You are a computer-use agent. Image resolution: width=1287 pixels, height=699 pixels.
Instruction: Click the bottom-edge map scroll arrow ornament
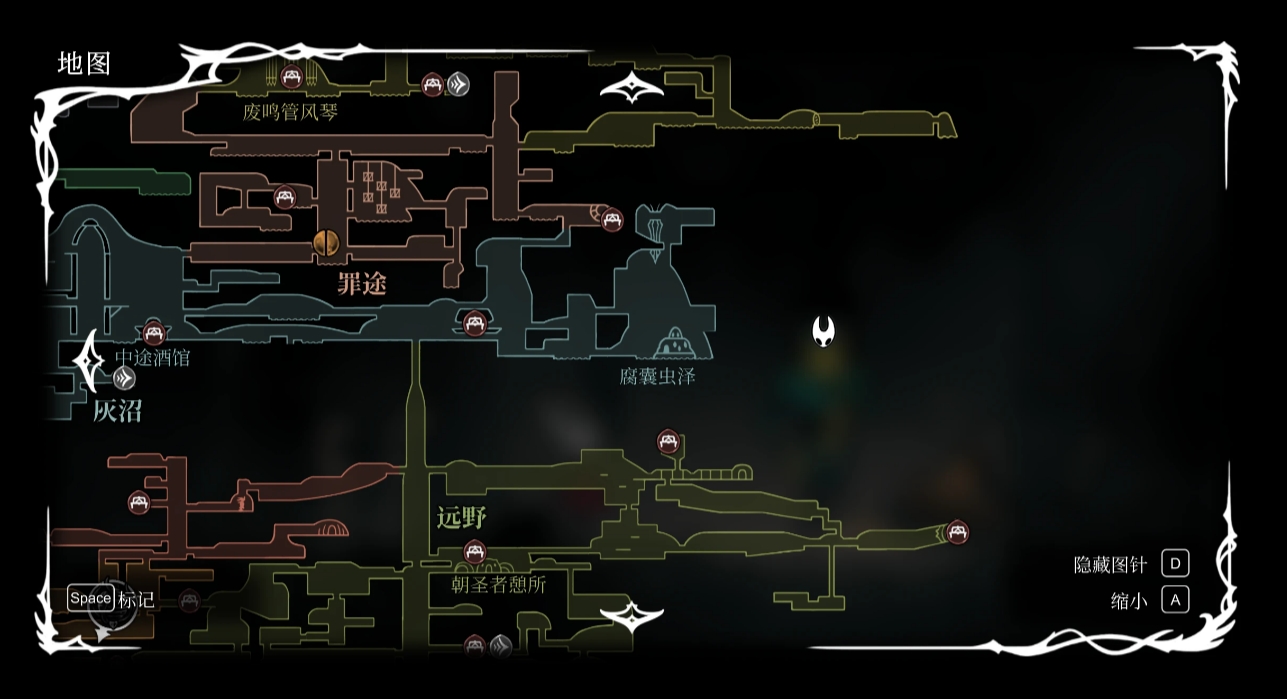point(632,617)
